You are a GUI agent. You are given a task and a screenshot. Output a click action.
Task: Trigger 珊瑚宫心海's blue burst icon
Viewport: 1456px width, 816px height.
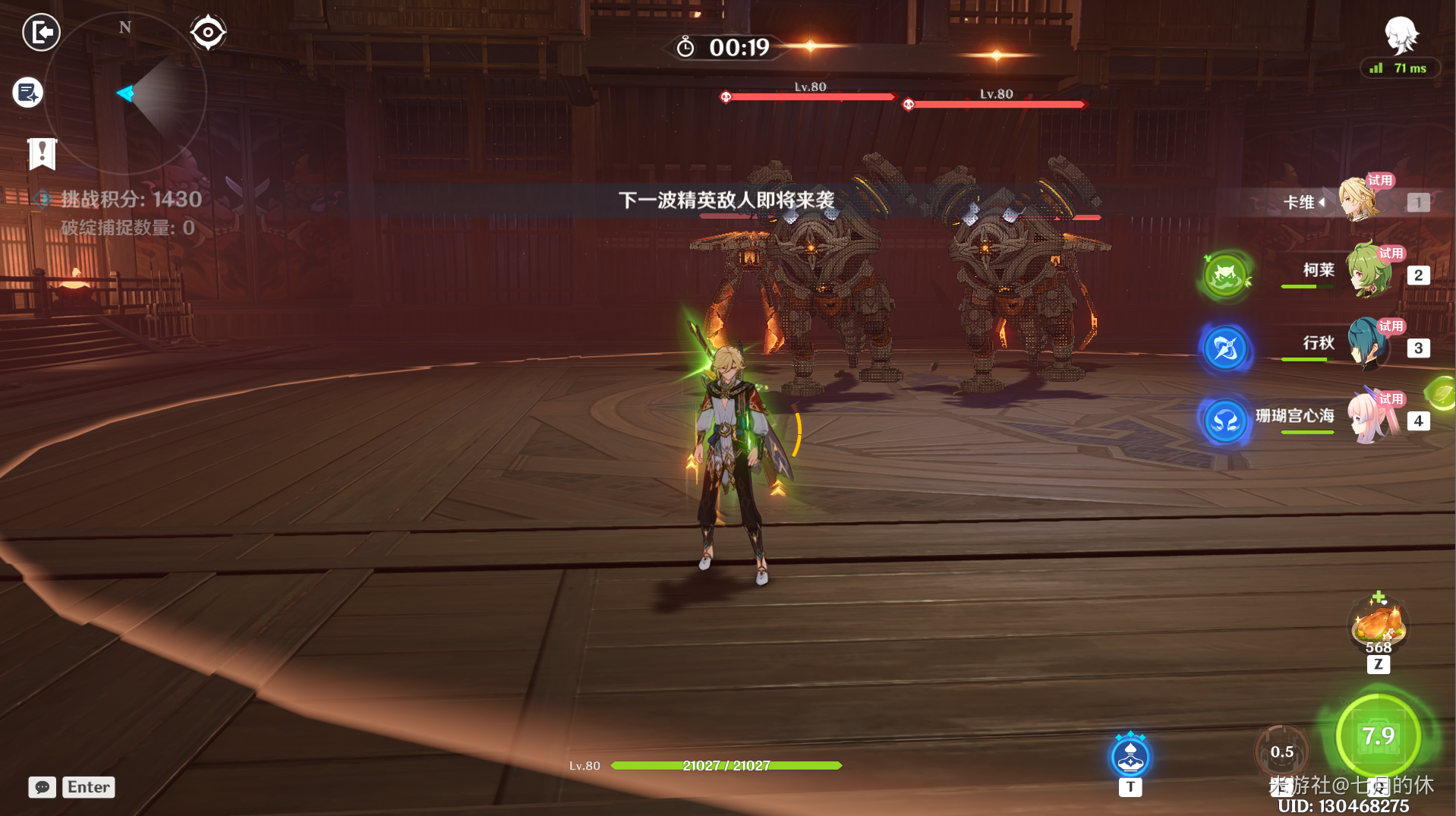pos(1225,421)
